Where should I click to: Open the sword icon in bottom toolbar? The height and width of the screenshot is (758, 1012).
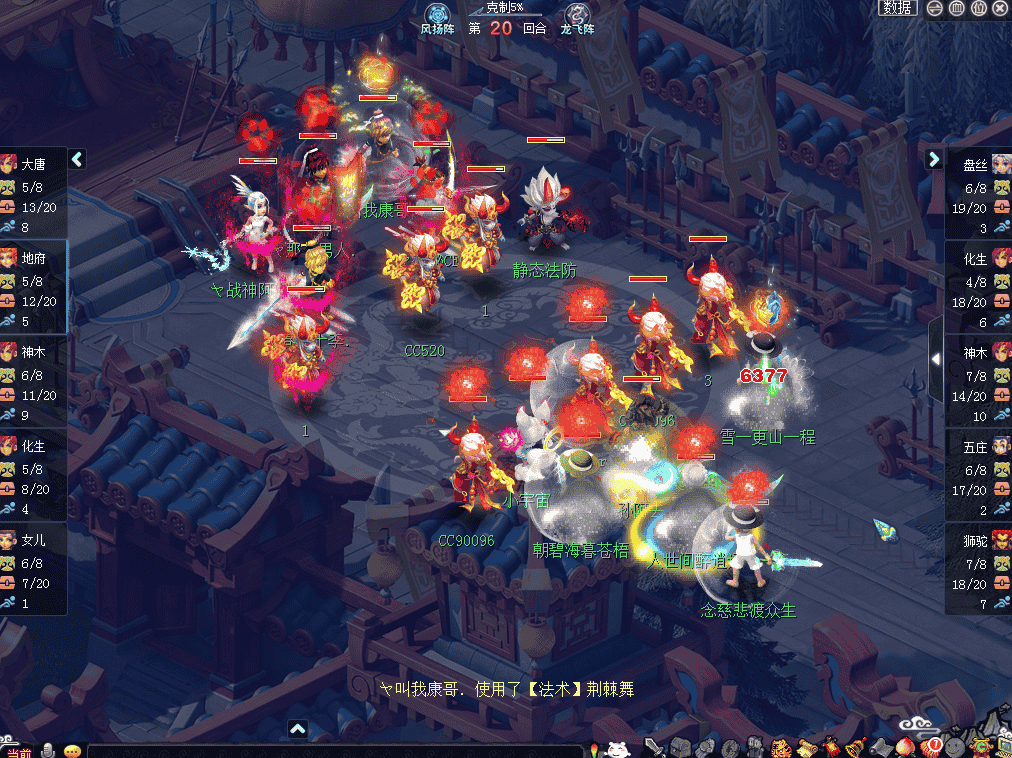coord(653,747)
